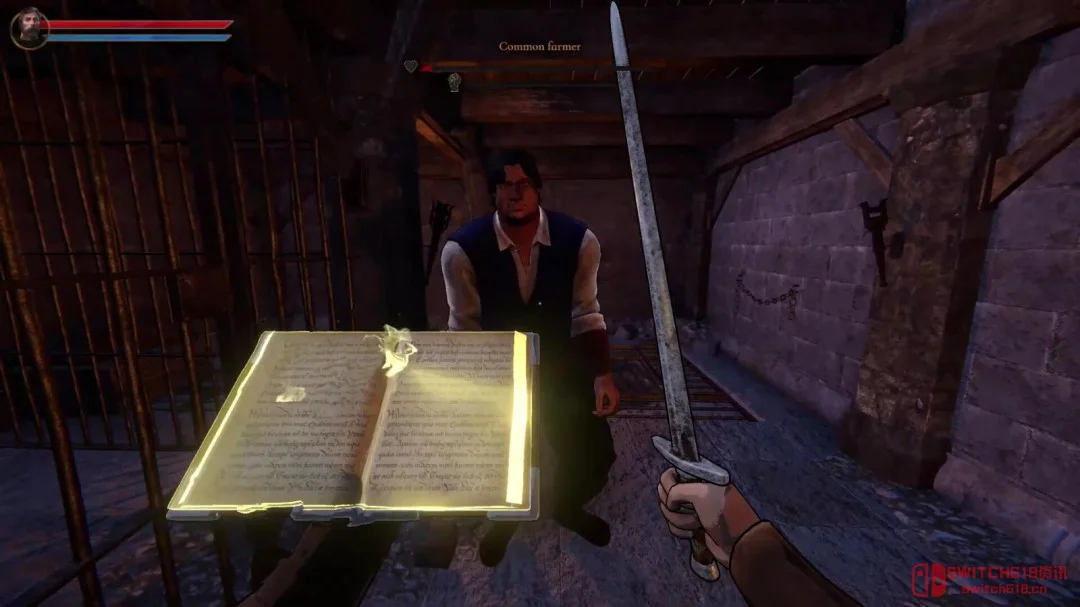Click the heart icon beside the farmer's bar
The height and width of the screenshot is (607, 1080).
411,66
